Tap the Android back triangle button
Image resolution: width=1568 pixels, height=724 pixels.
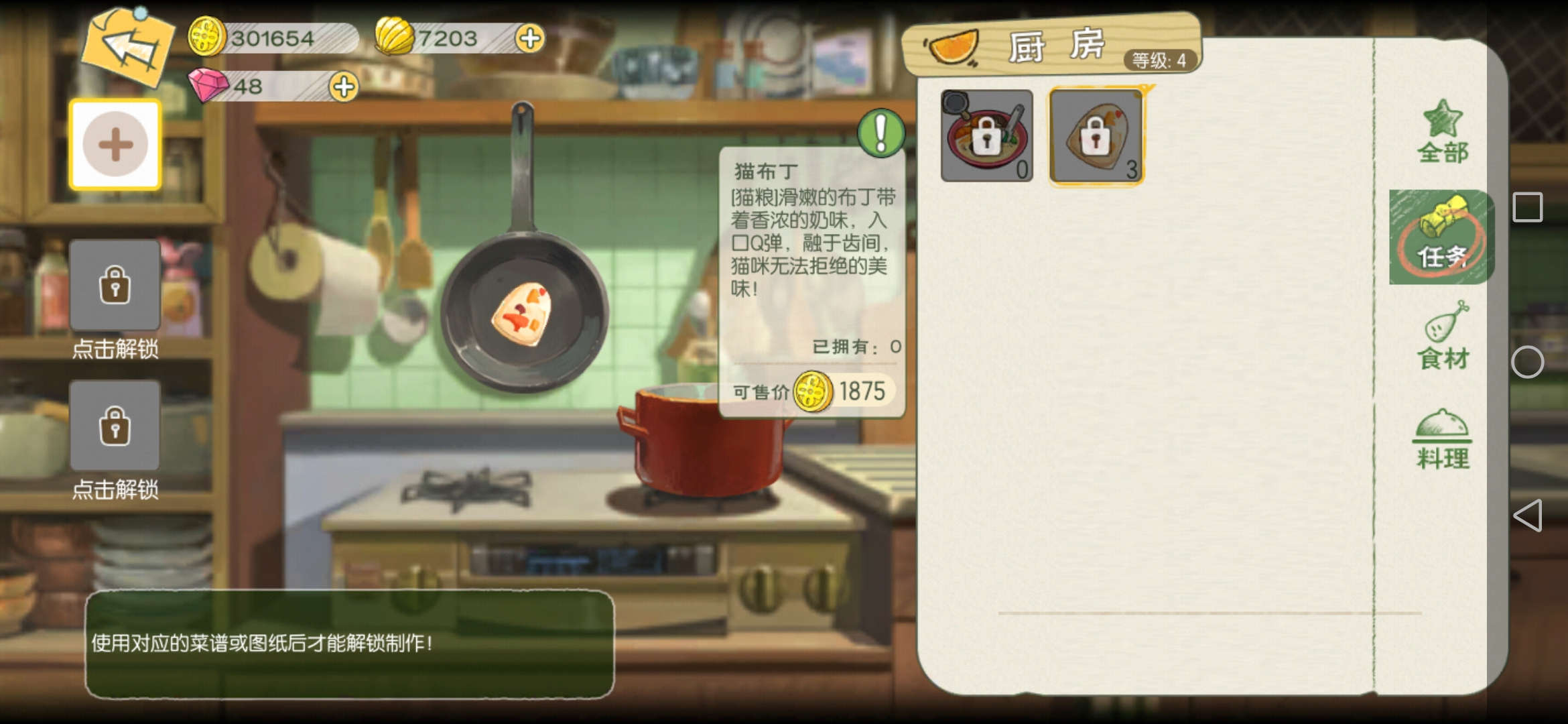coord(1527,516)
